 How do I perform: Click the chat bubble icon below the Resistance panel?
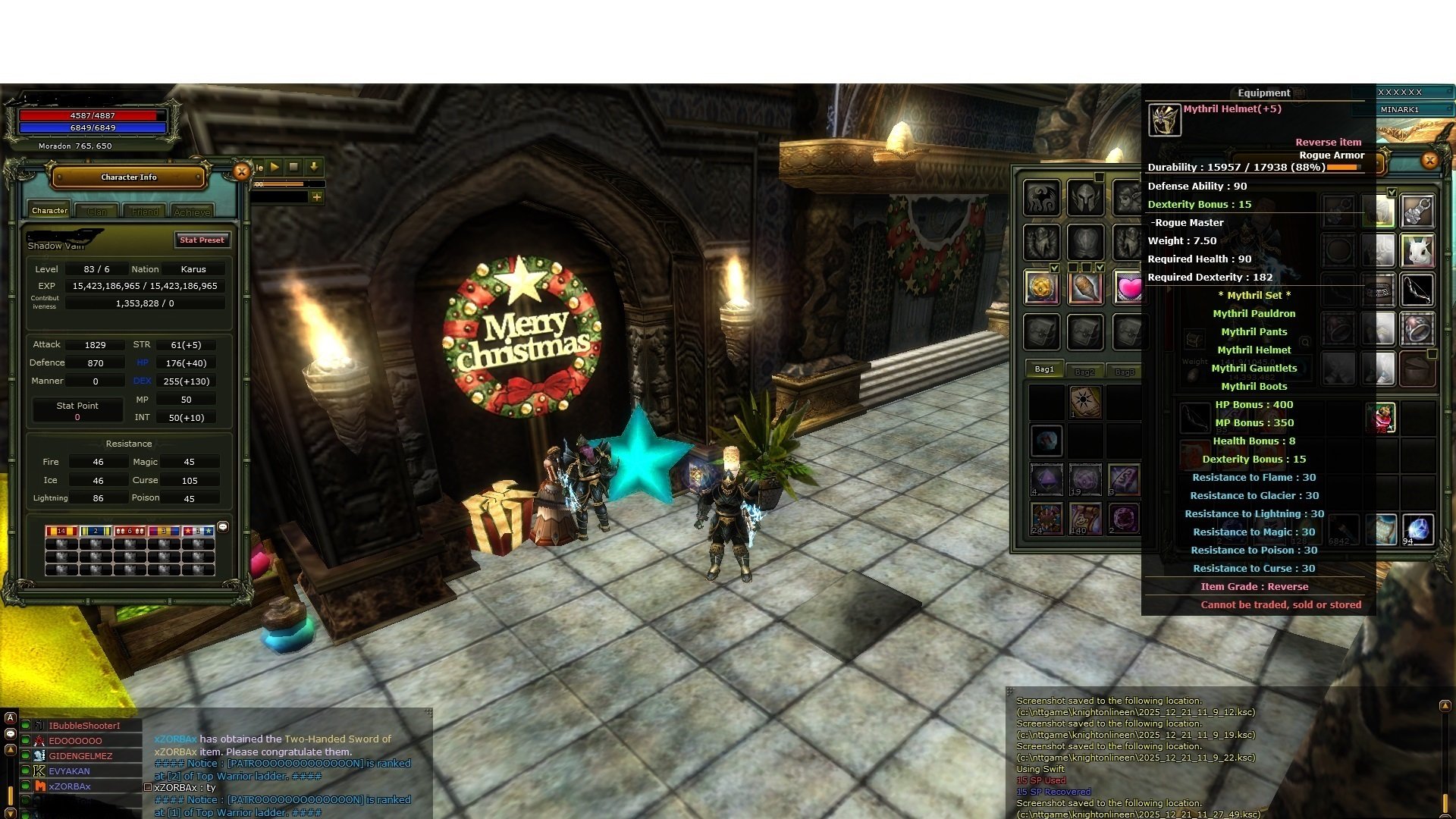pos(223,526)
